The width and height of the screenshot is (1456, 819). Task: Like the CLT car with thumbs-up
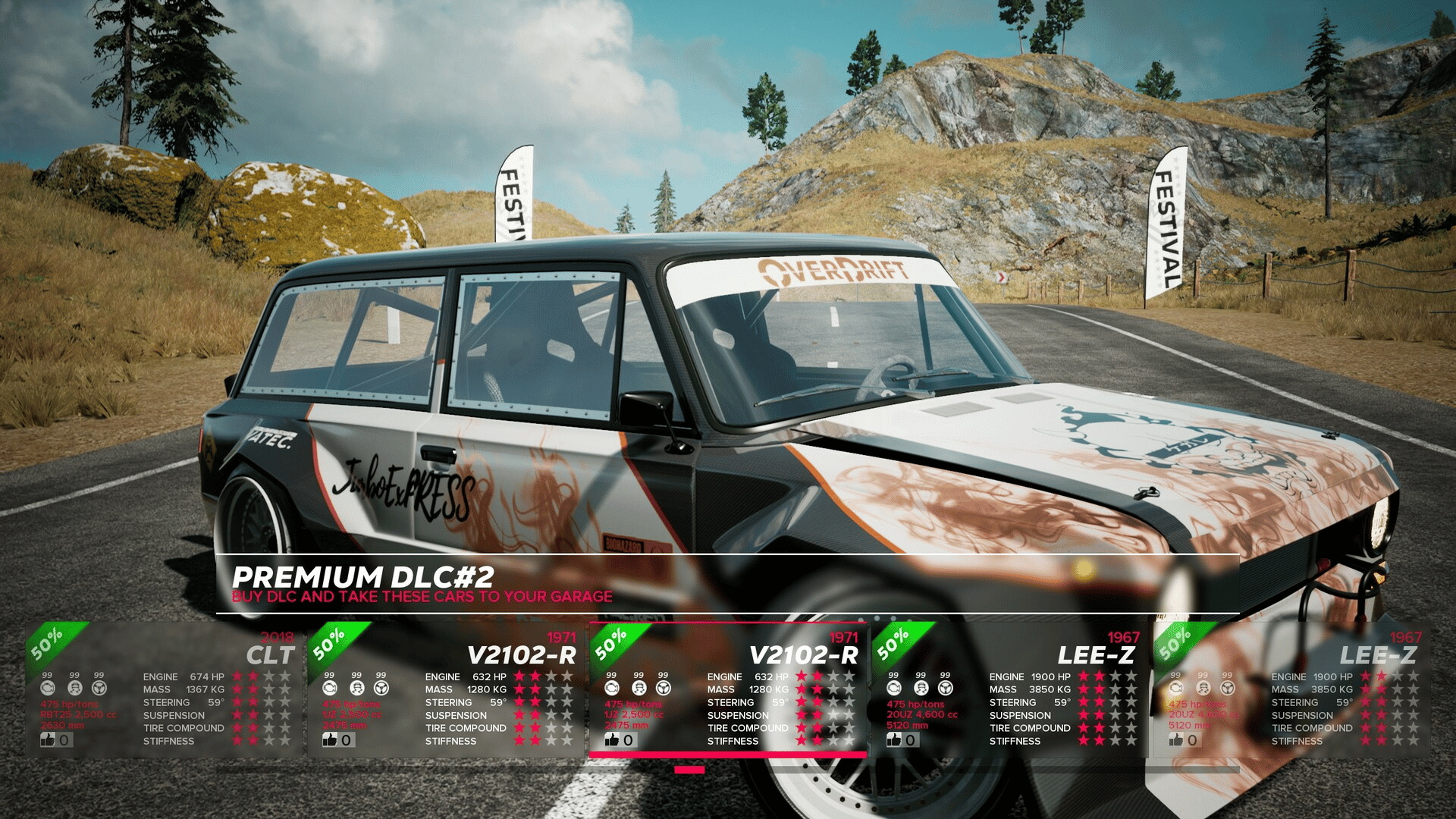[x=49, y=739]
